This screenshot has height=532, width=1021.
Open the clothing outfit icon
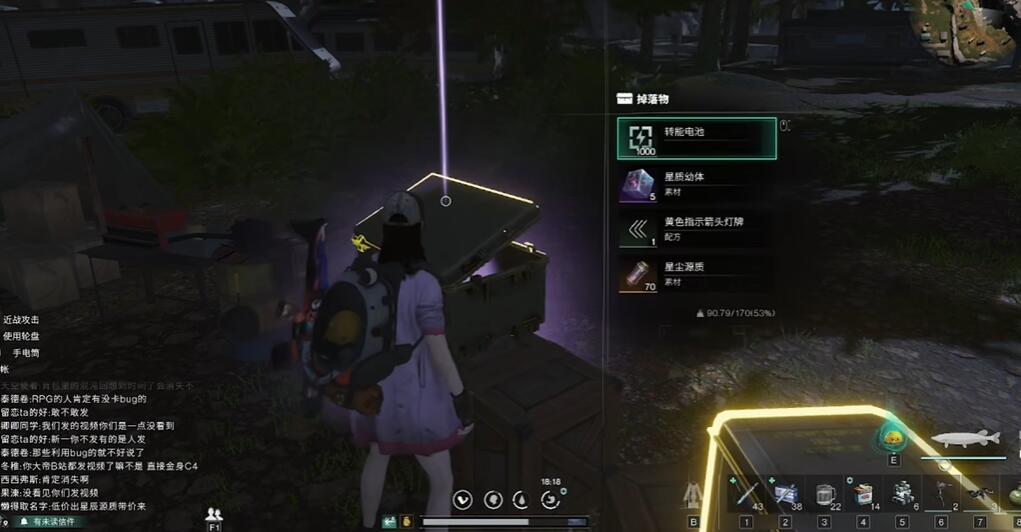(x=693, y=495)
